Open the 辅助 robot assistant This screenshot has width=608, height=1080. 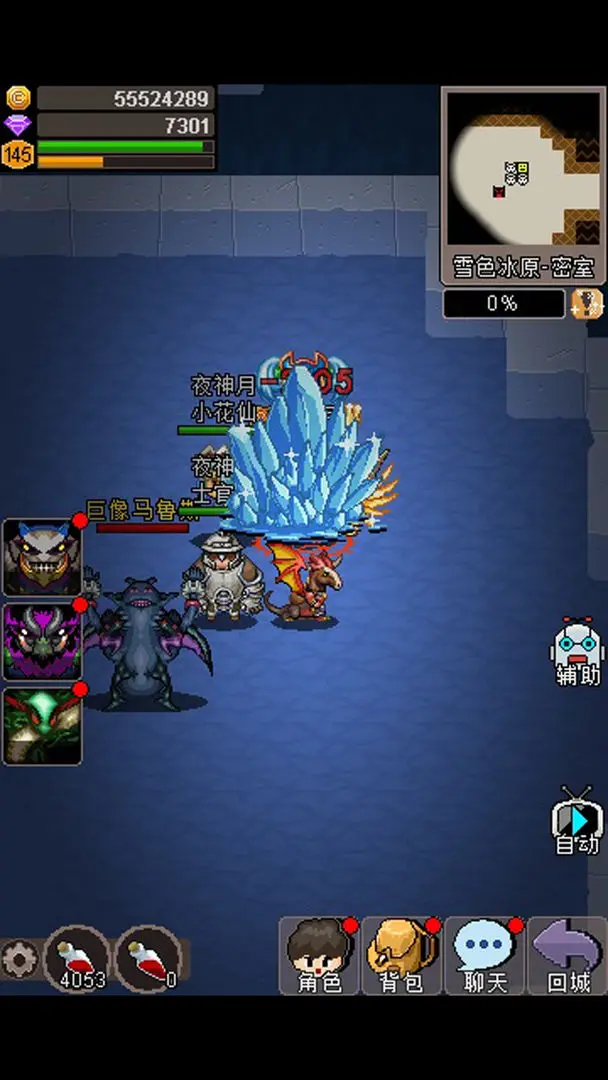click(x=577, y=653)
